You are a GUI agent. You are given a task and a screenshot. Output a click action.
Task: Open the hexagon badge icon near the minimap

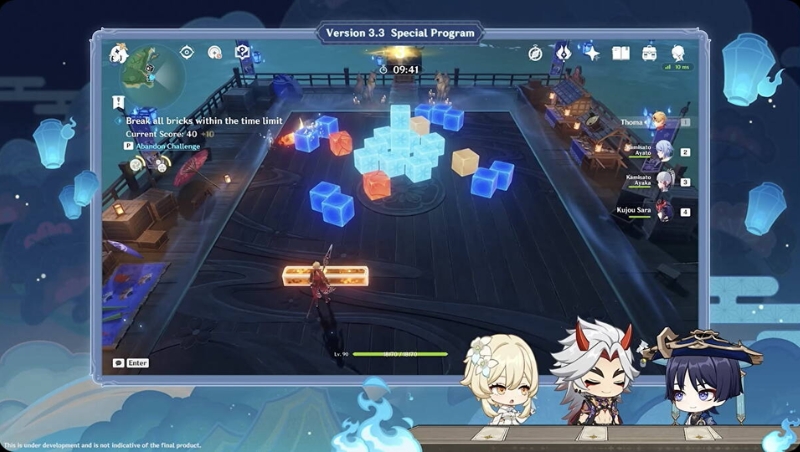pyautogui.click(x=241, y=52)
